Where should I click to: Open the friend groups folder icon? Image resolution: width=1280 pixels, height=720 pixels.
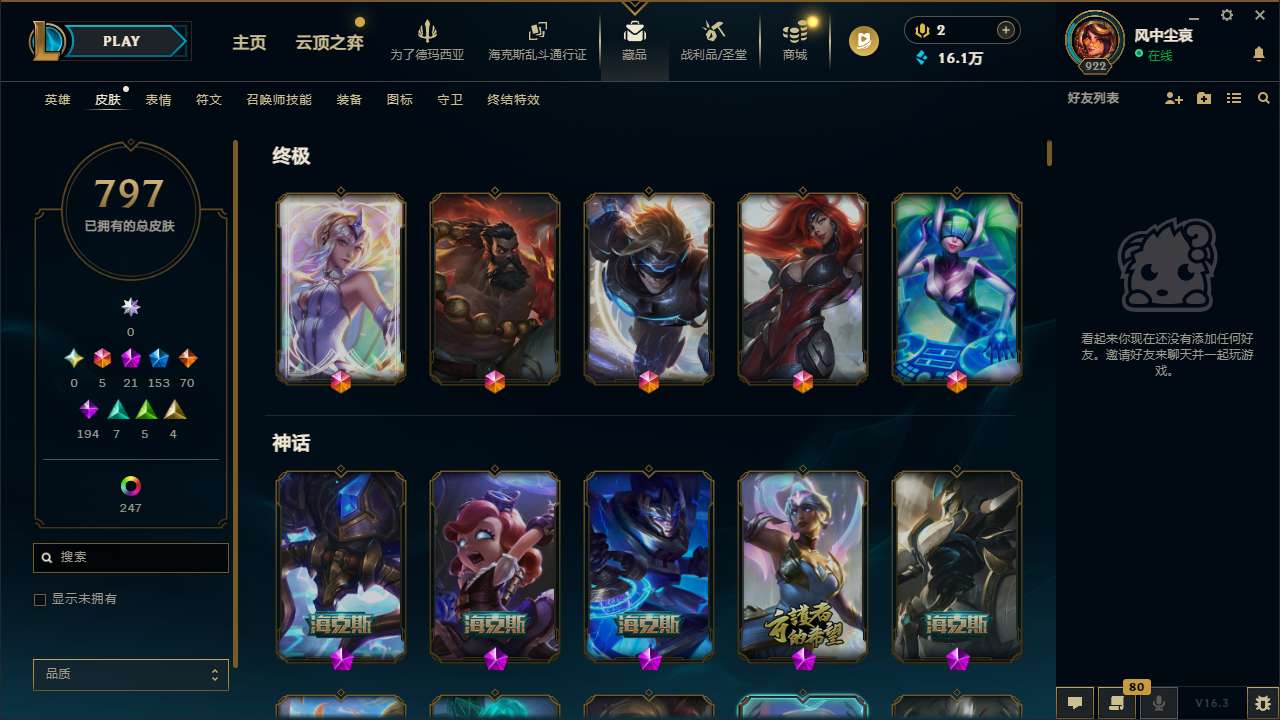point(1203,98)
